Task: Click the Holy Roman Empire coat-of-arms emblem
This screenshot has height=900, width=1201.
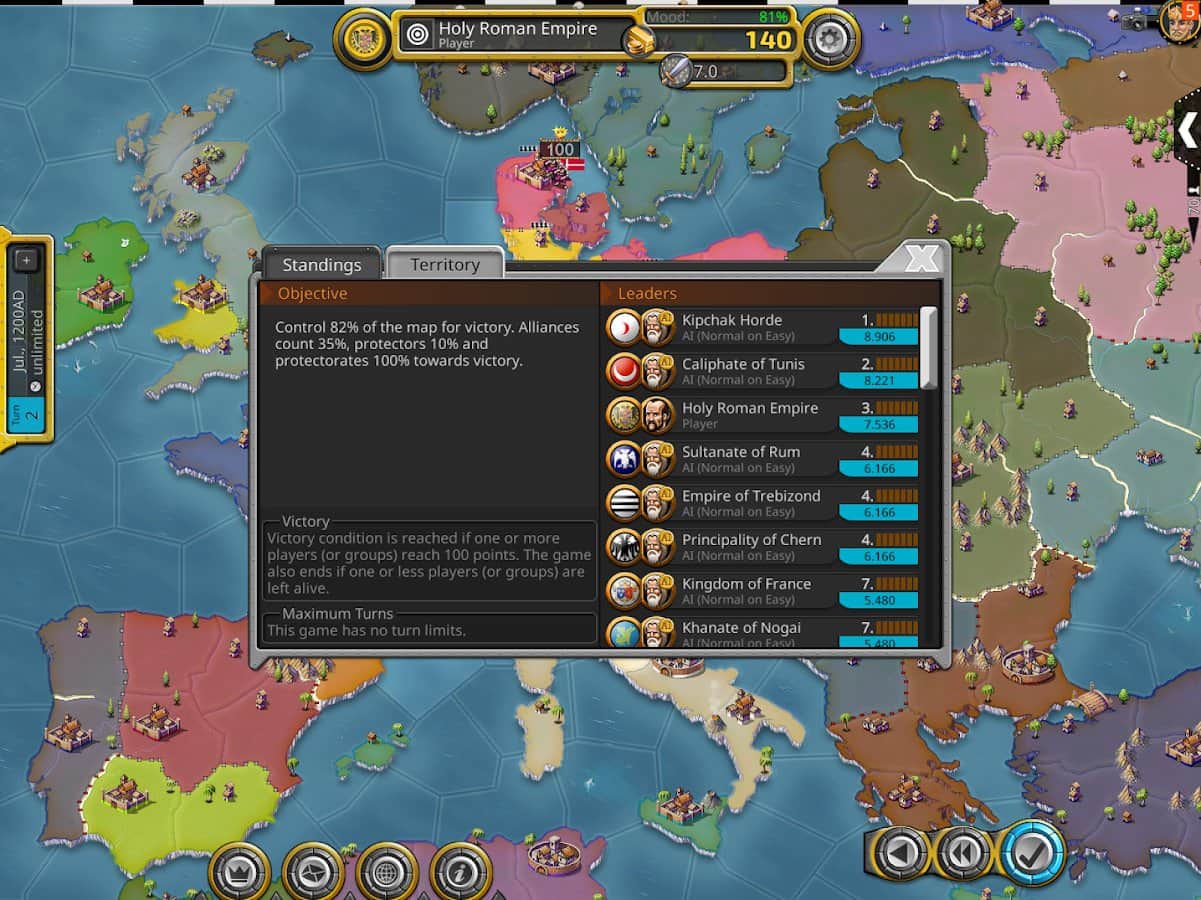Action: pyautogui.click(x=362, y=39)
